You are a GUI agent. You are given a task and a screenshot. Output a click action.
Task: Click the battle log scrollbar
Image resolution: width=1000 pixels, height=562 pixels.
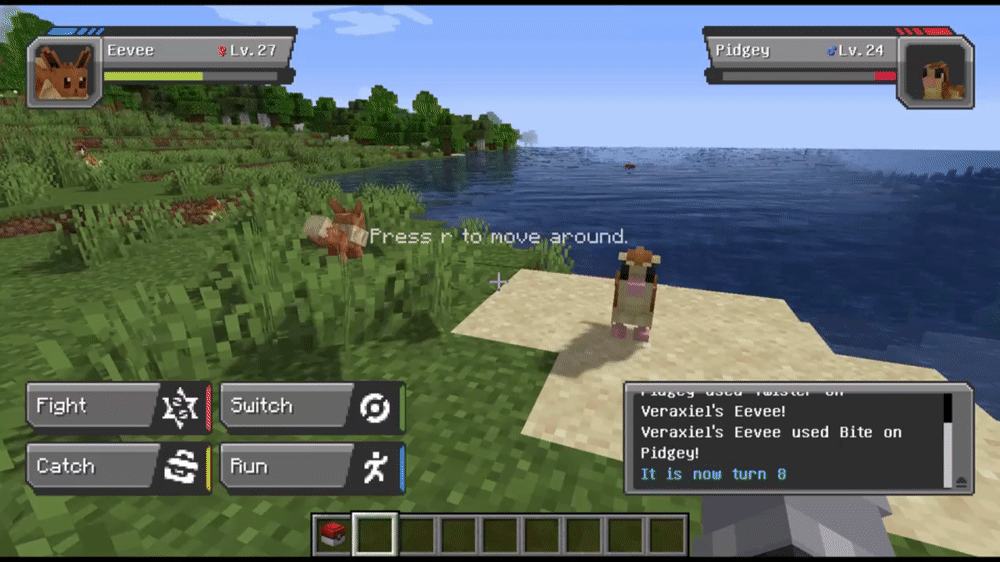pyautogui.click(x=948, y=430)
